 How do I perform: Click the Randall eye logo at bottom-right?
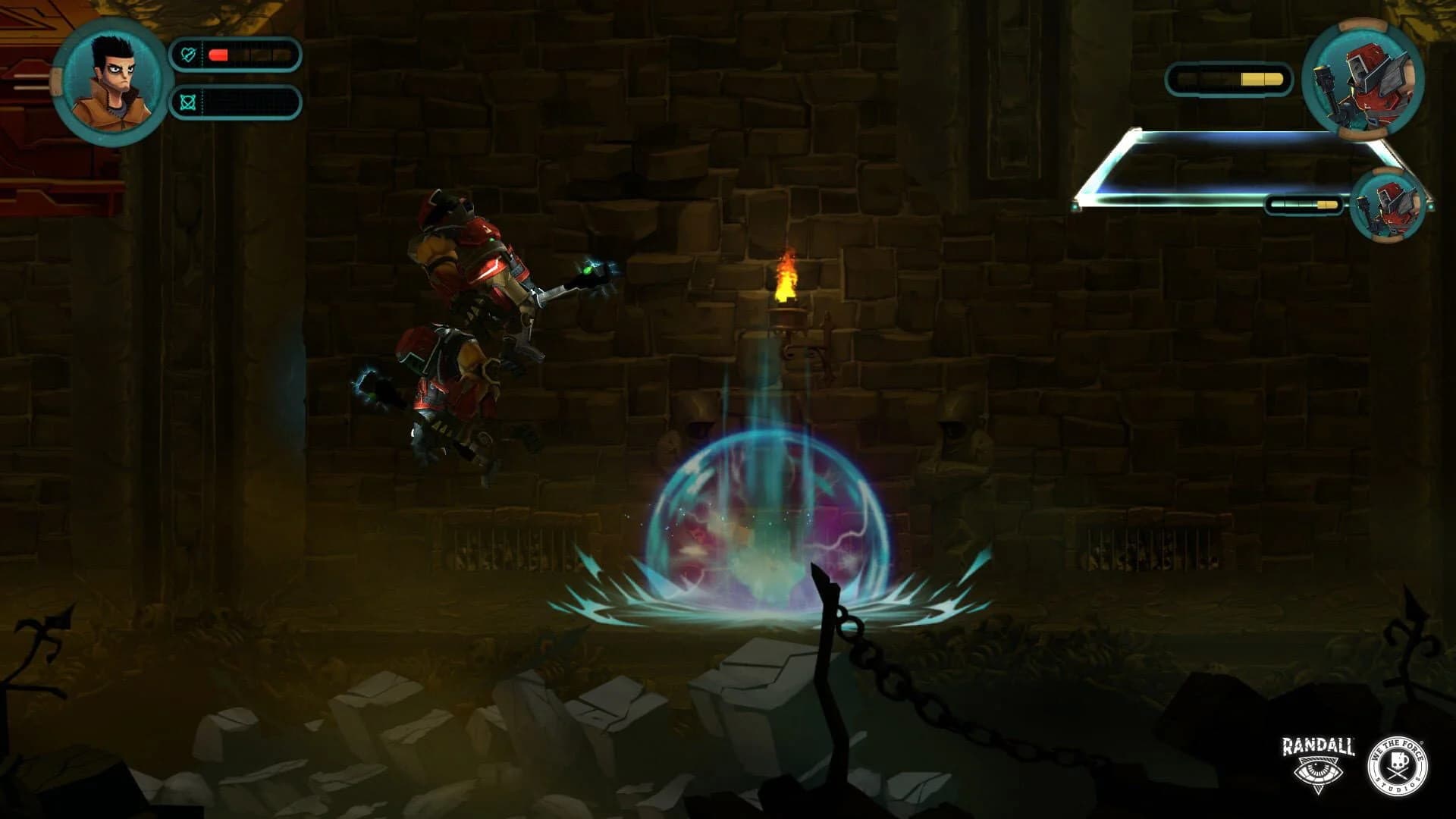pos(1319,773)
